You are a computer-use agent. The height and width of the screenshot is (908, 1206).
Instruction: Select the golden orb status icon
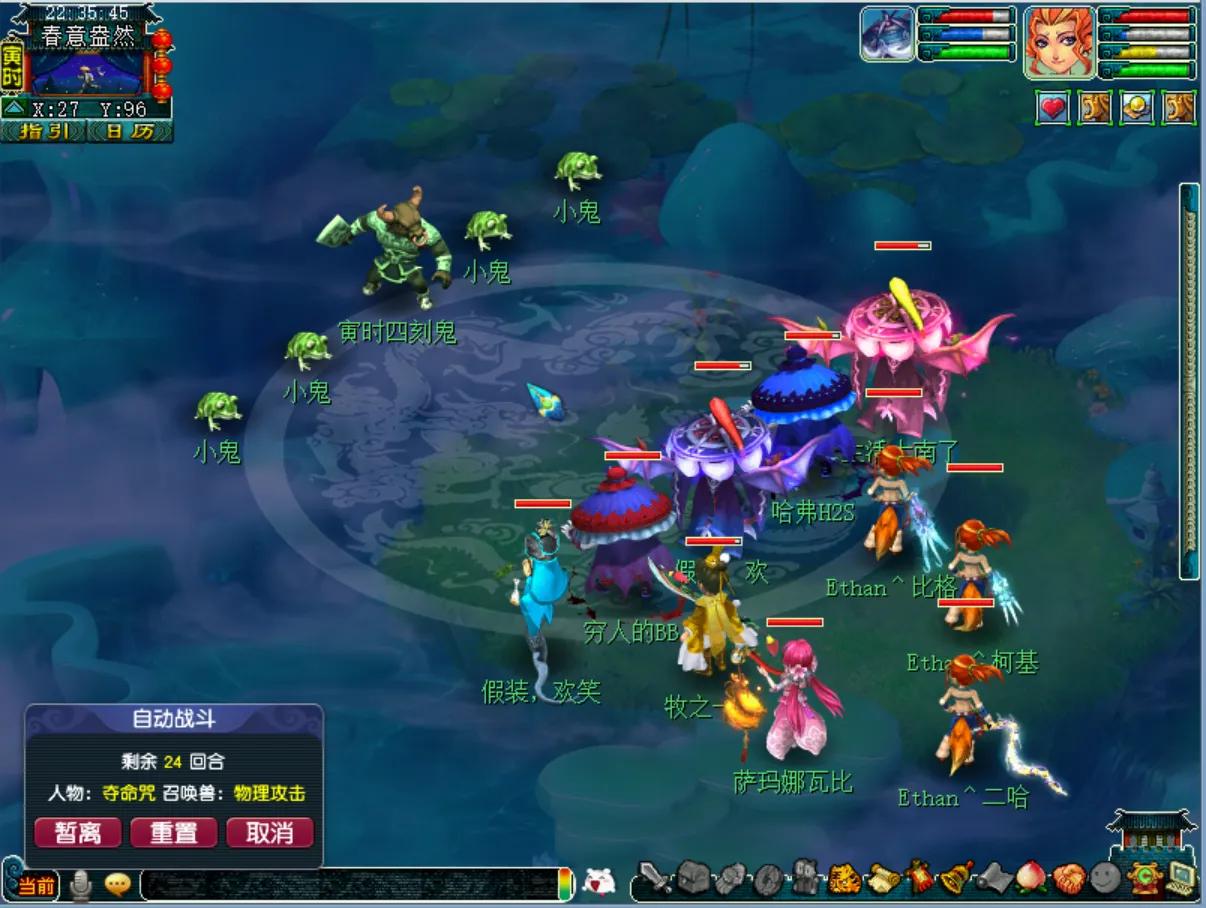(x=1137, y=108)
